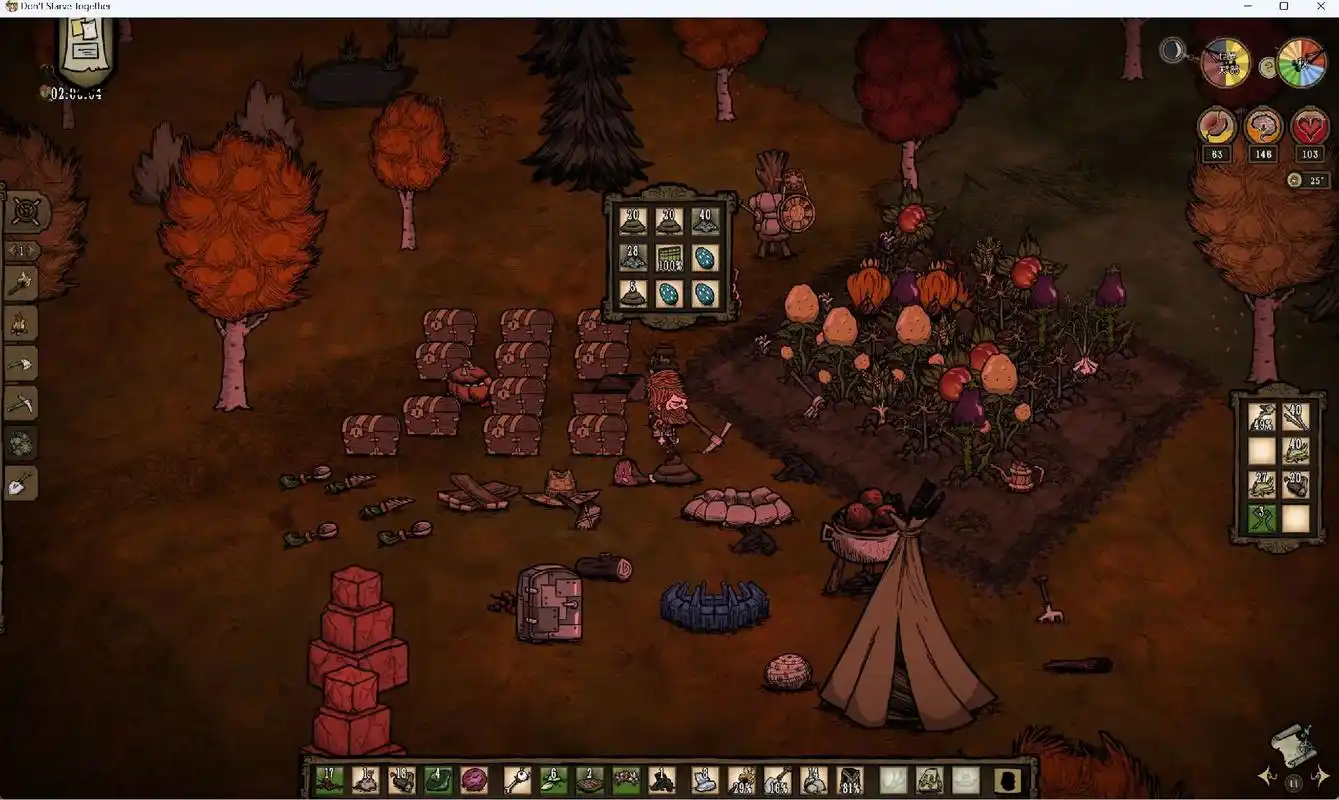This screenshot has height=800, width=1339.
Task: Close the Don't Starve Together window
Action: (x=1318, y=7)
